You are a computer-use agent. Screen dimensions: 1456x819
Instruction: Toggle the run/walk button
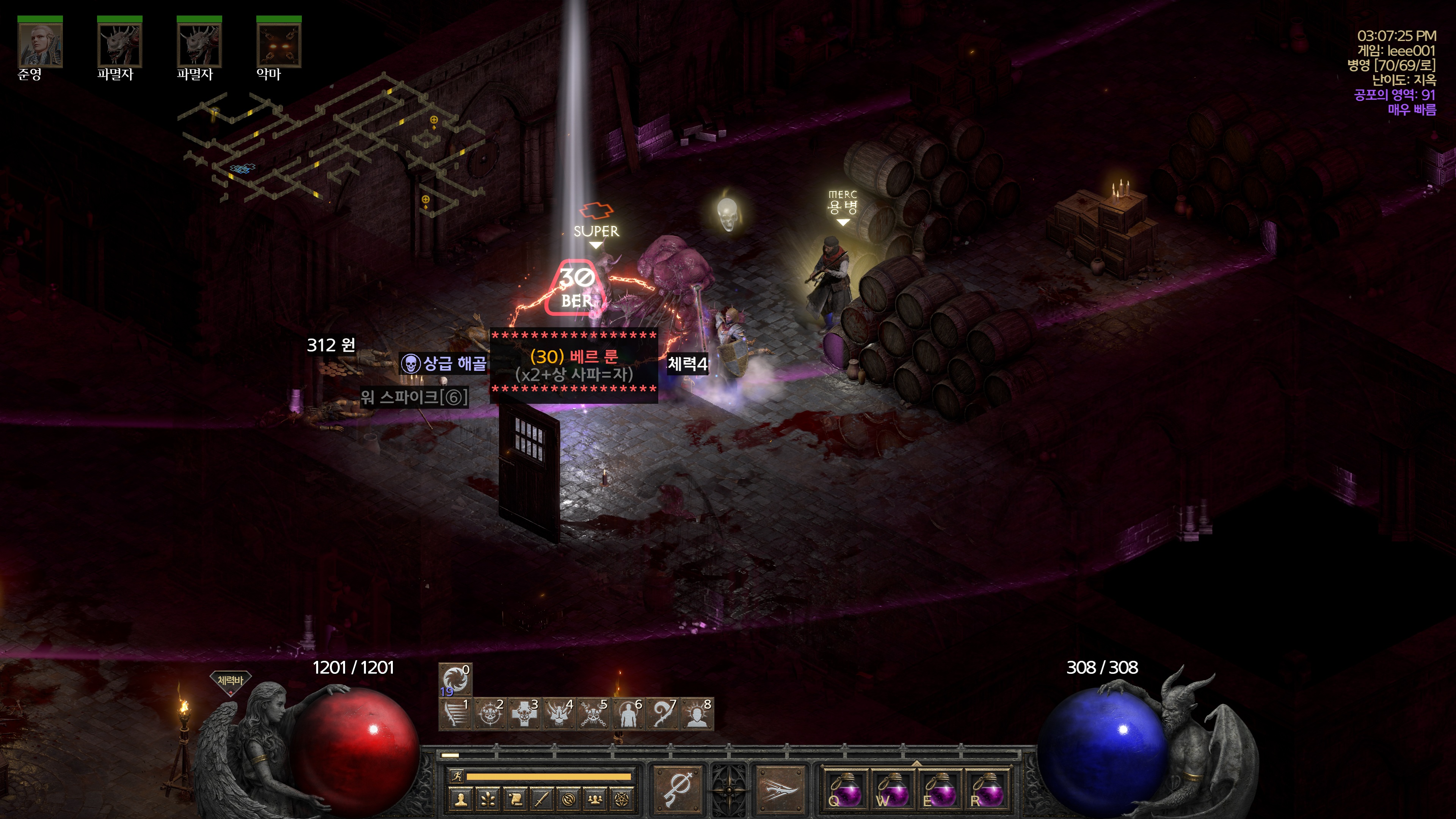click(x=457, y=777)
